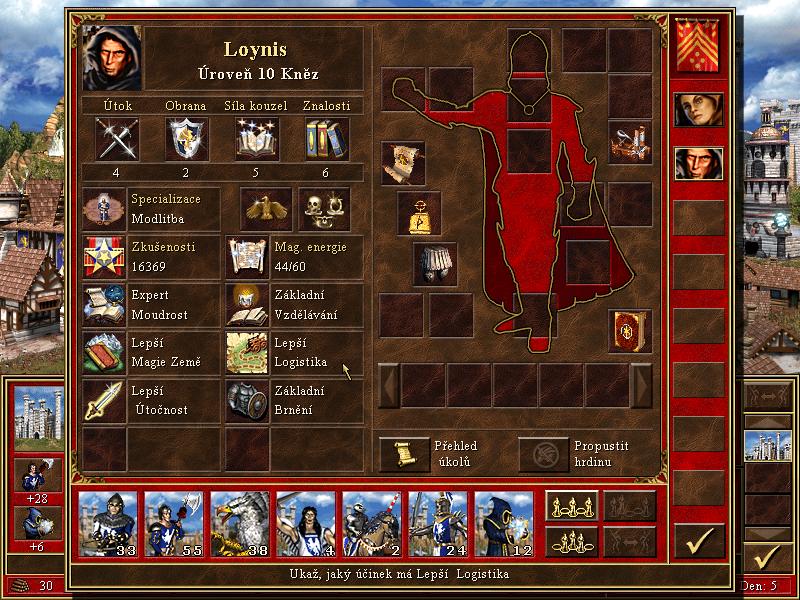Choose the hooded monk stack of 12

click(503, 520)
